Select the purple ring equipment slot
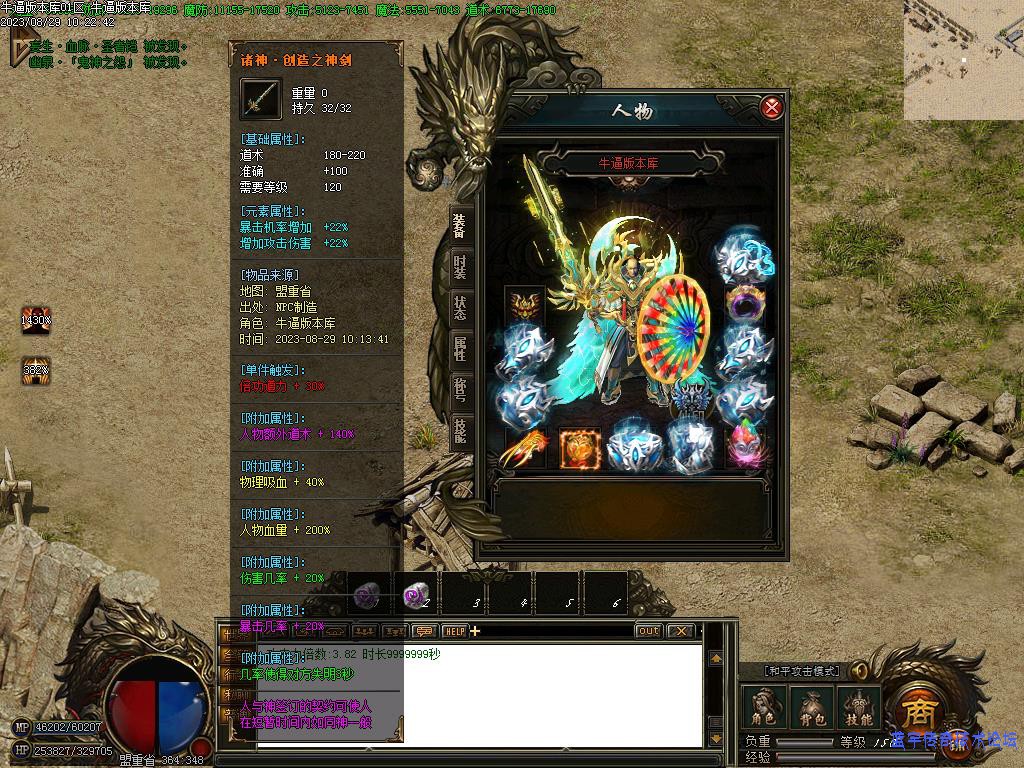The image size is (1024, 768). 745,303
